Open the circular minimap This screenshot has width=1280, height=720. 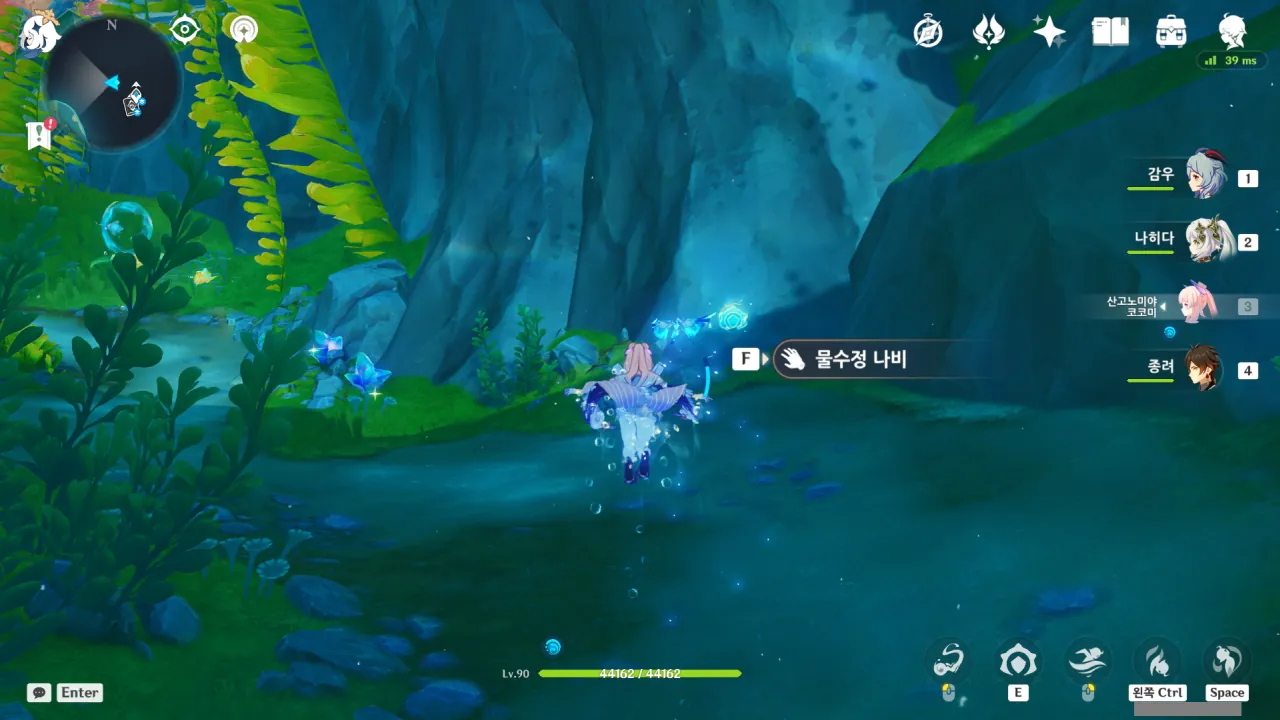tap(112, 83)
